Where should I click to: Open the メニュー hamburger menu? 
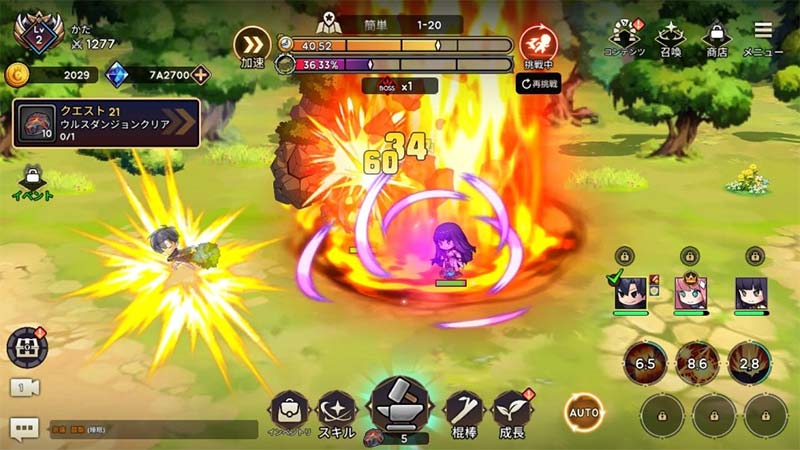[x=763, y=36]
